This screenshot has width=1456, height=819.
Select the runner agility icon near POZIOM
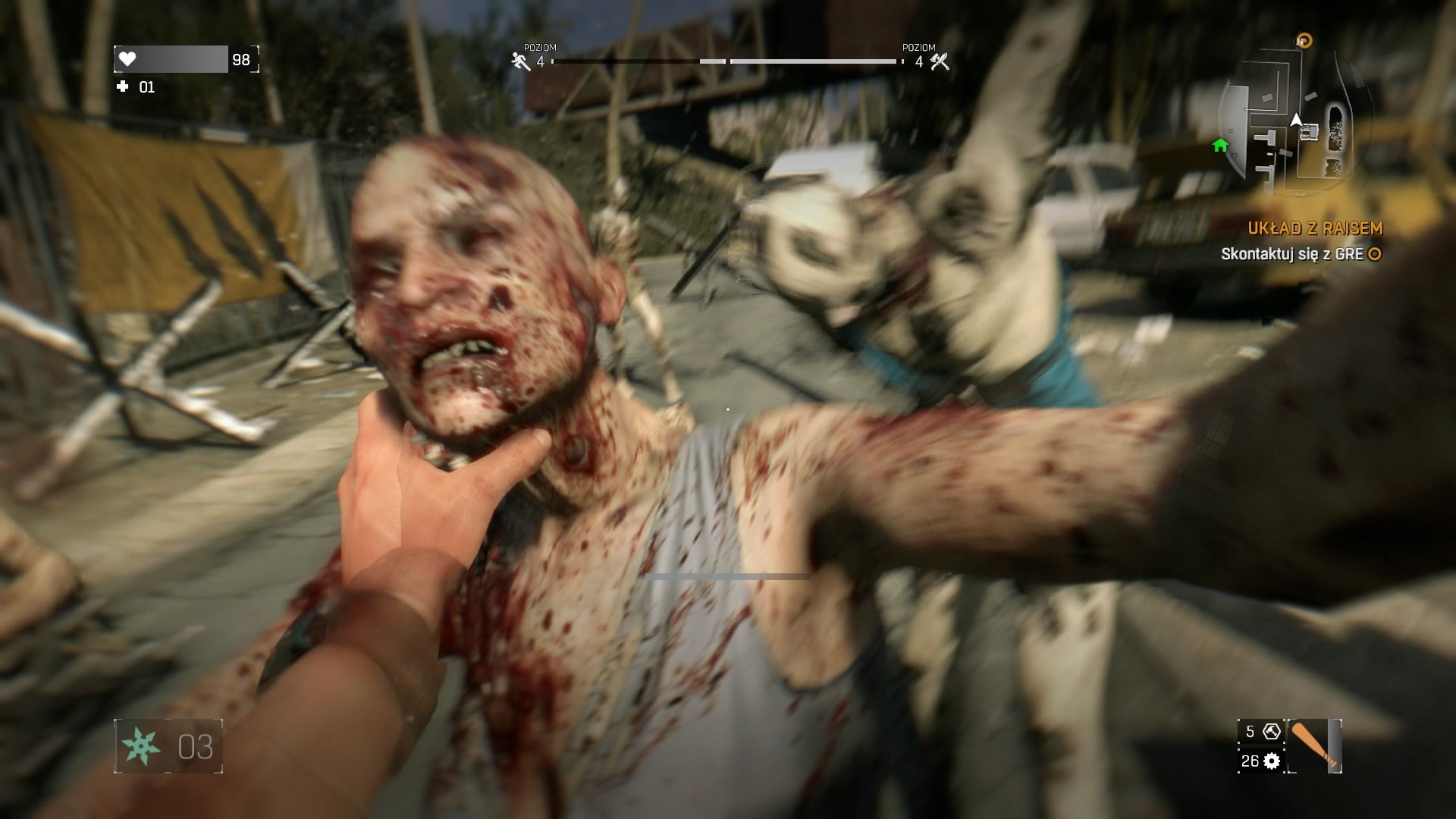click(x=519, y=59)
